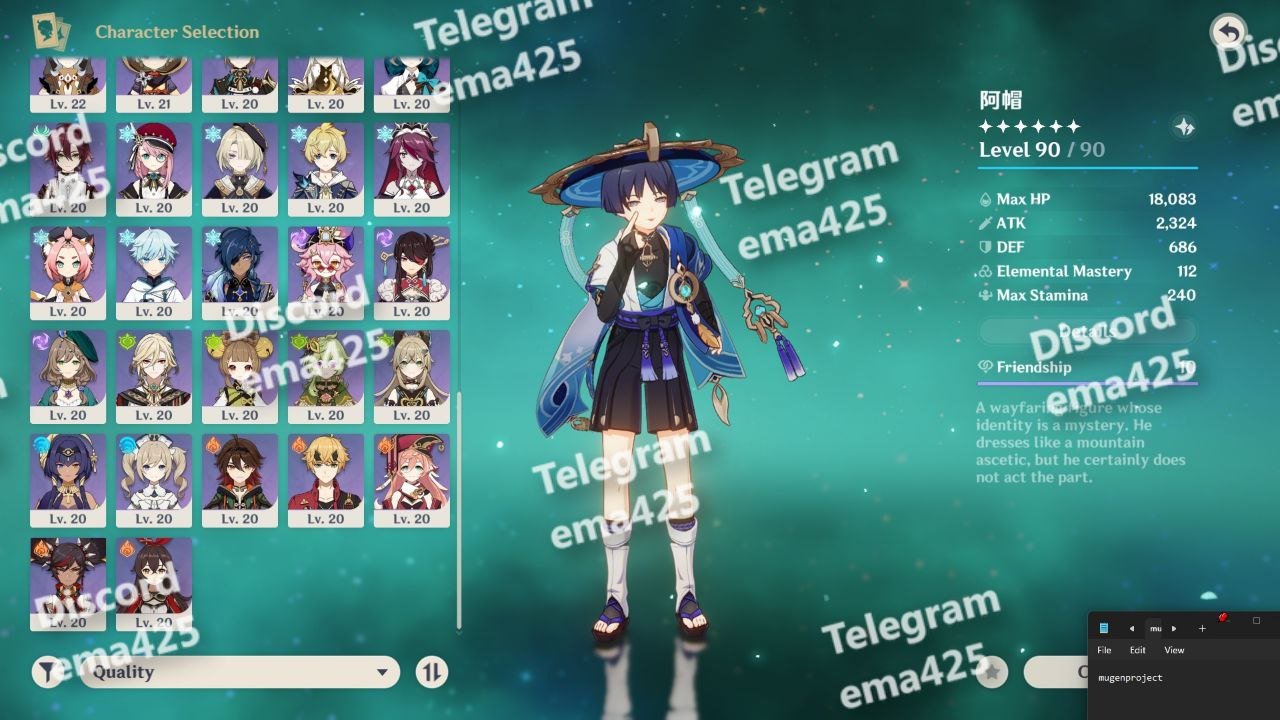Go back using the return arrow button
The width and height of the screenshot is (1280, 720).
point(1228,33)
